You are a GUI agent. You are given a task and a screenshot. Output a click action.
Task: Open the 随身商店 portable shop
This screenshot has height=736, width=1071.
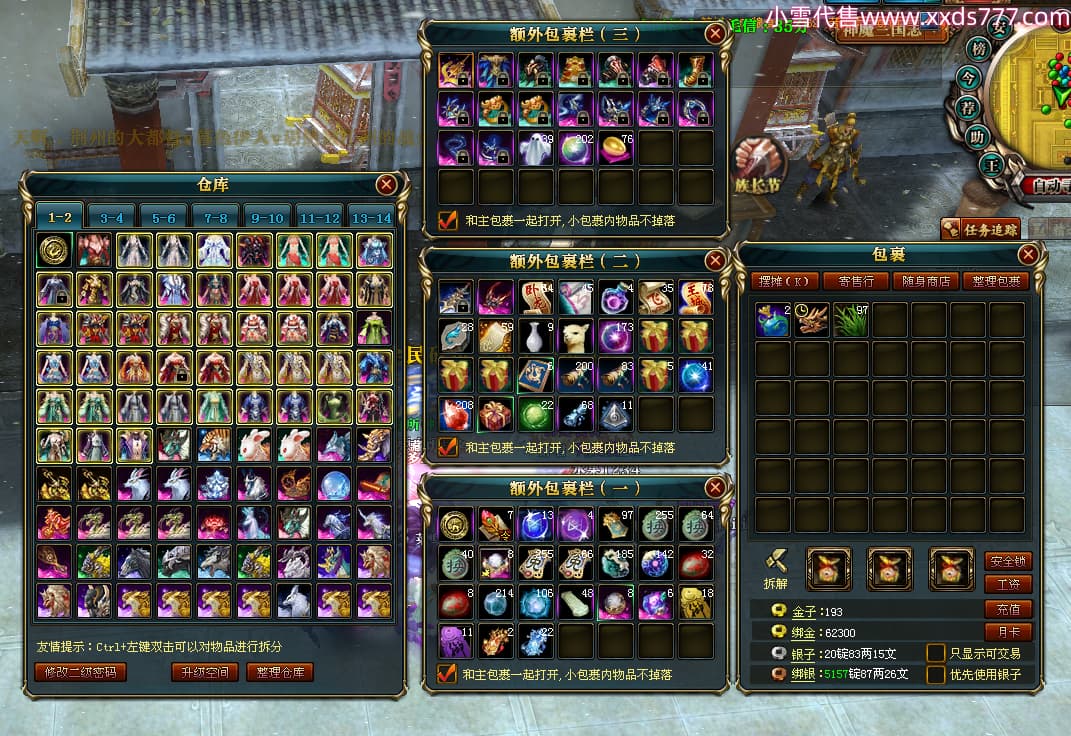click(924, 281)
